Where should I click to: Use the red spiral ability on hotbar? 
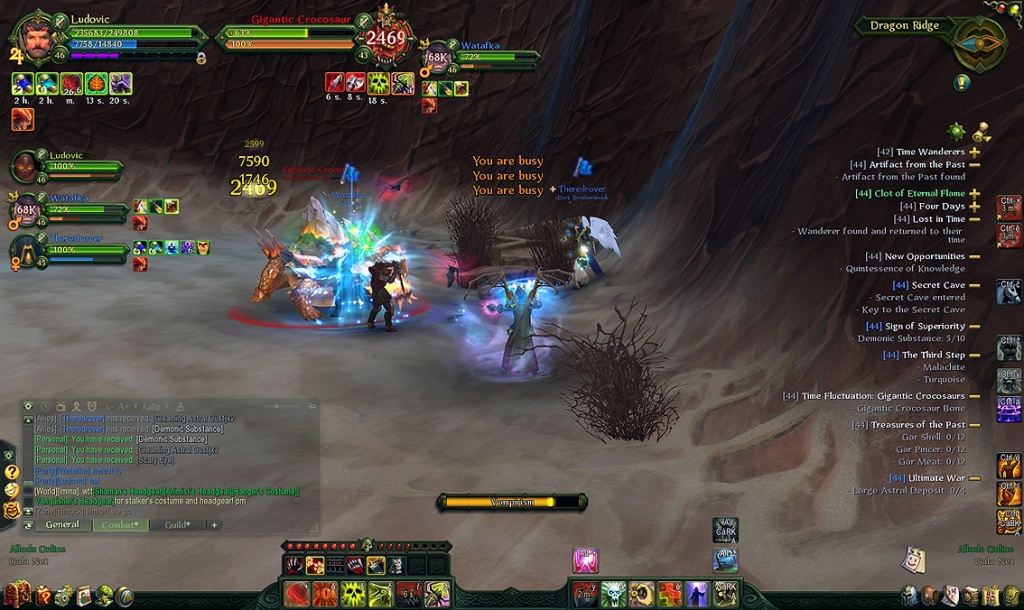(x=298, y=594)
